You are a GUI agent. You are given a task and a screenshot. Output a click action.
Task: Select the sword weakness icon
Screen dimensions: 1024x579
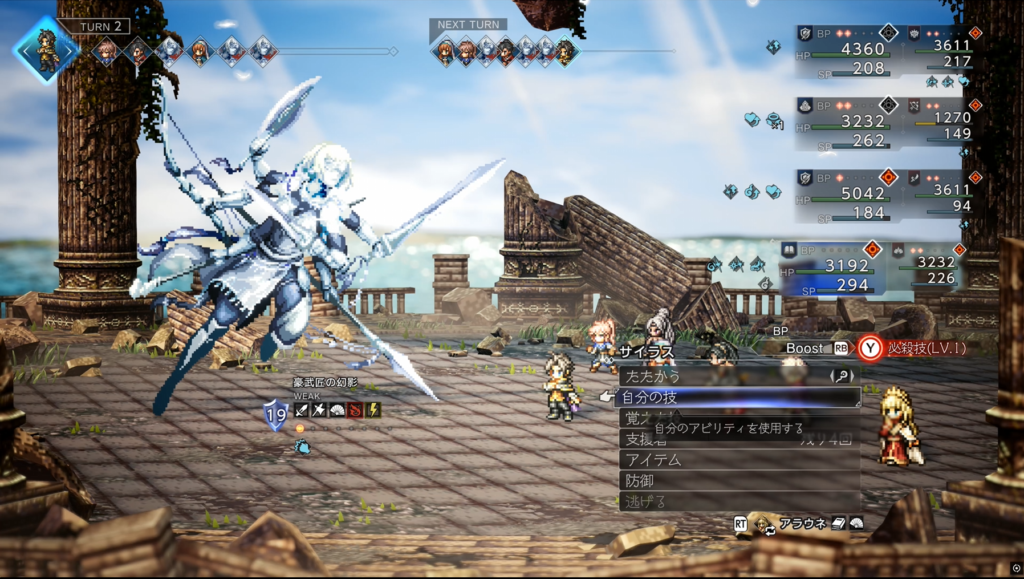[300, 410]
